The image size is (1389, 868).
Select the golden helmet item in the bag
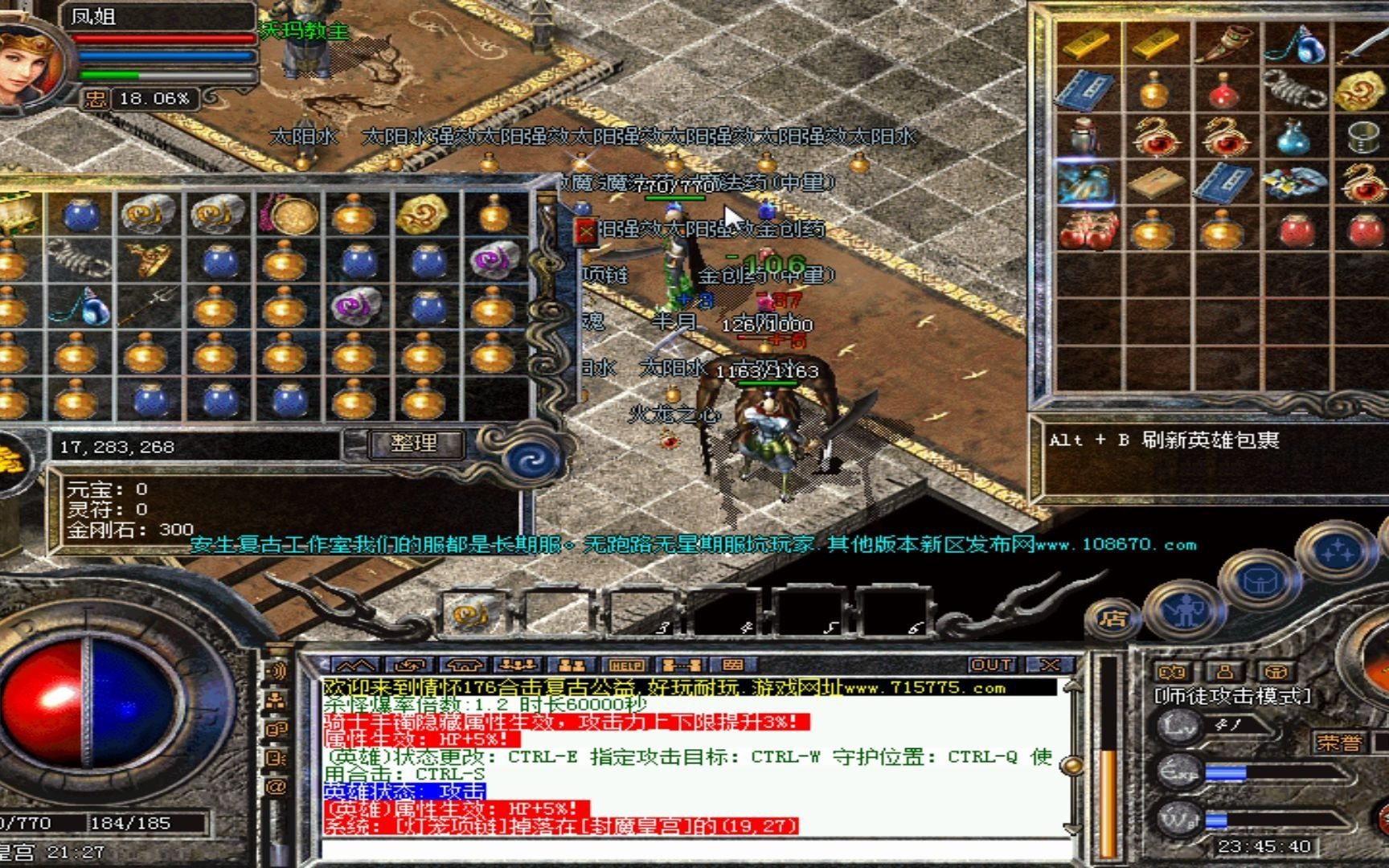(147, 260)
